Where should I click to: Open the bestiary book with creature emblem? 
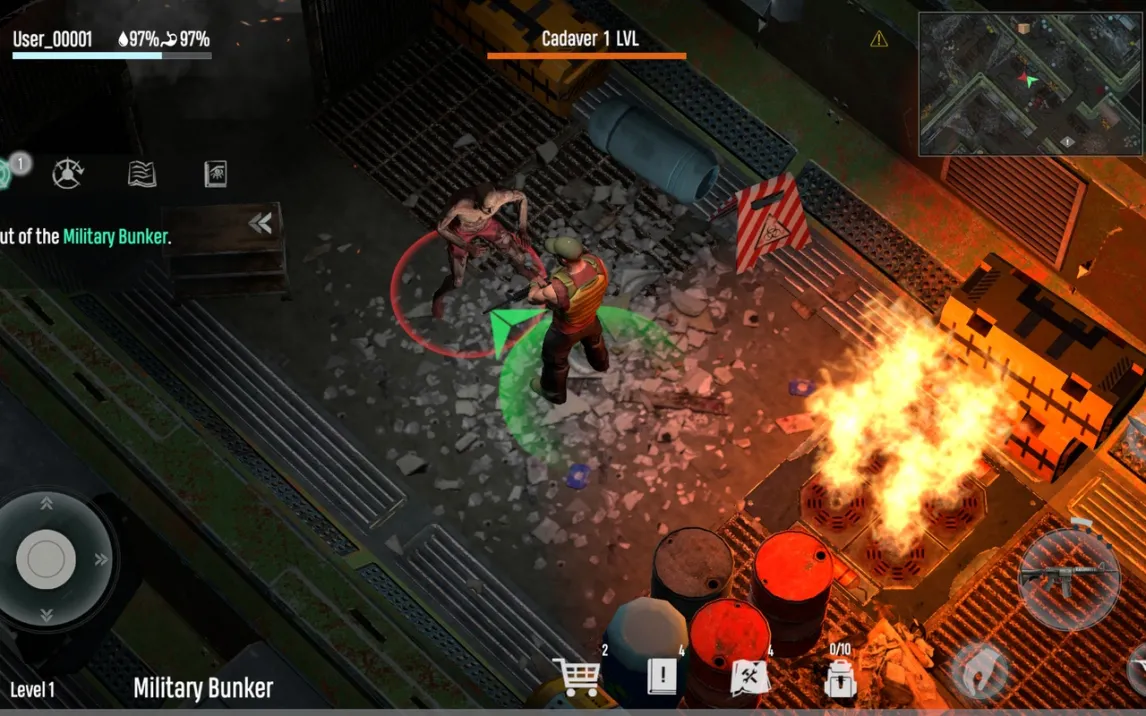[x=215, y=174]
